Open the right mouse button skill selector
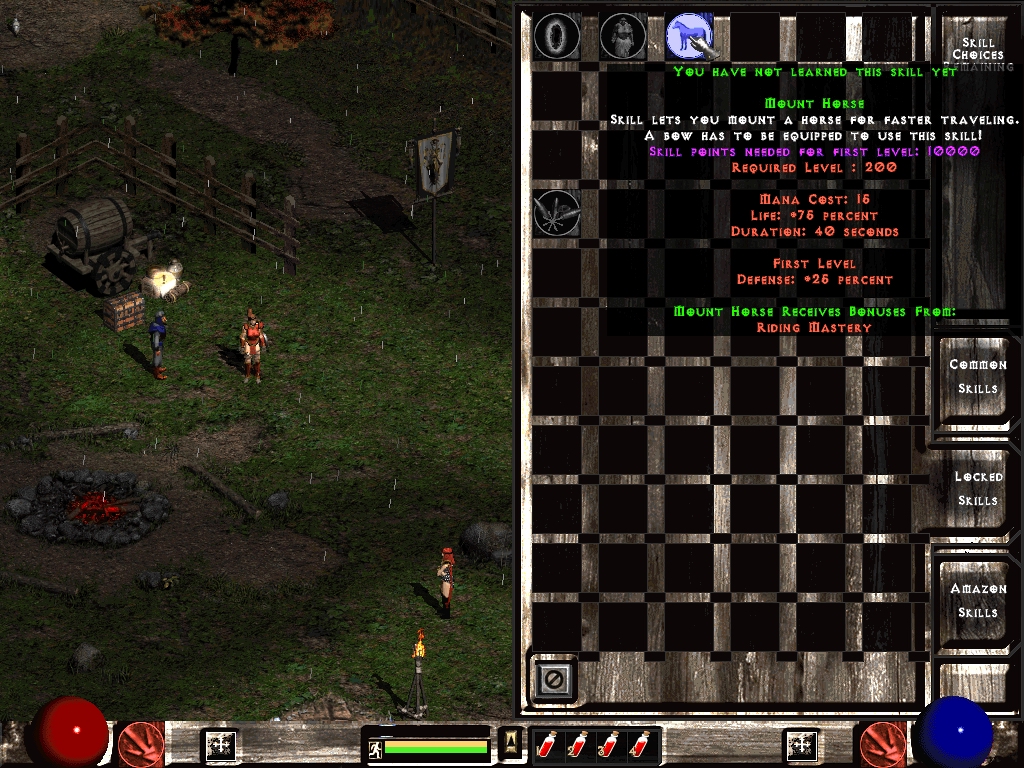Image resolution: width=1024 pixels, height=768 pixels. [x=882, y=745]
